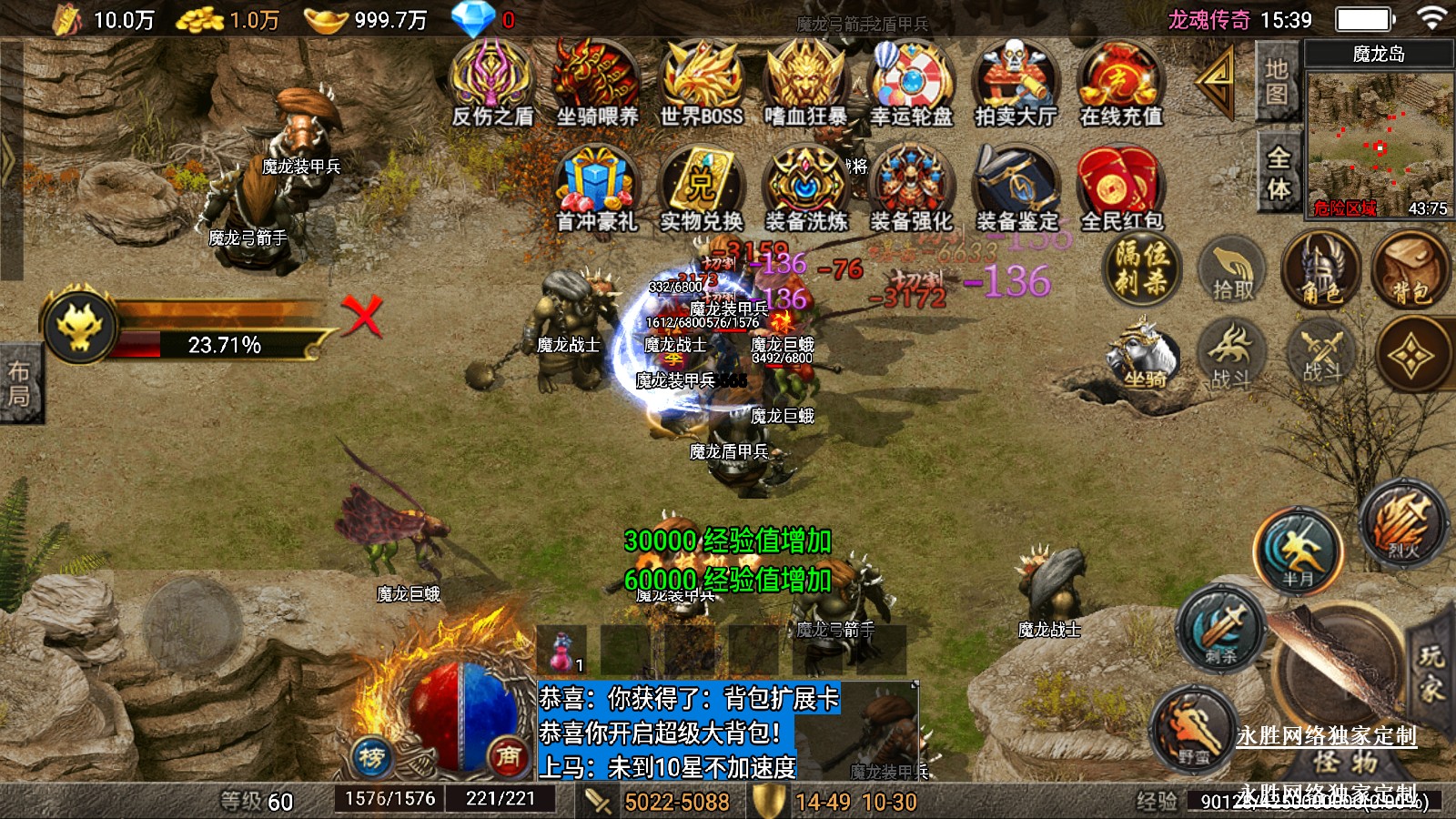
Task: Open the 世界BOSS event
Action: click(702, 82)
